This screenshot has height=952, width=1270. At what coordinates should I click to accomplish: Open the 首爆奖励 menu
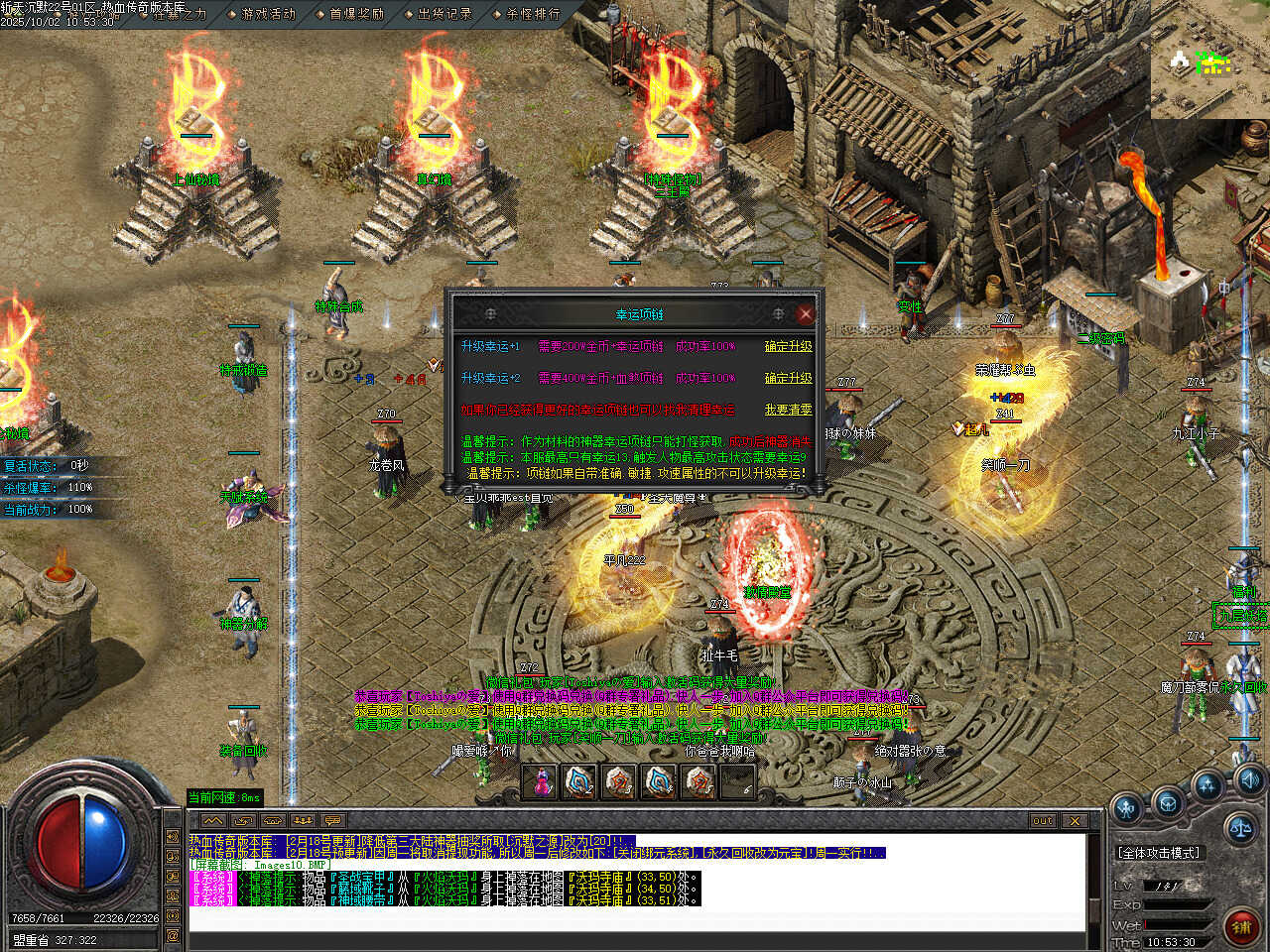[x=356, y=14]
